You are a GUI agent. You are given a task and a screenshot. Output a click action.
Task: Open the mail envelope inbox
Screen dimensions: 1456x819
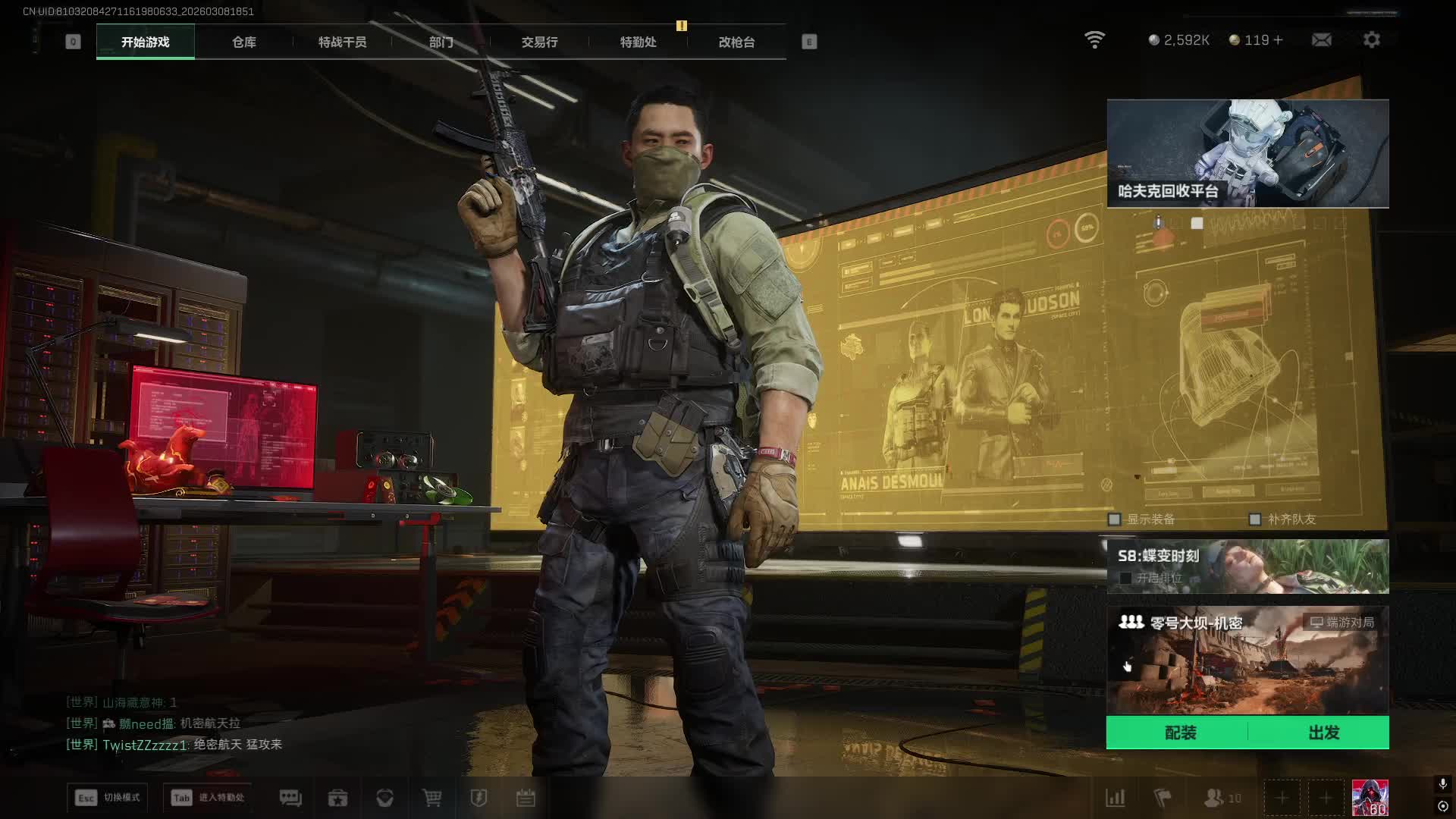point(1321,39)
